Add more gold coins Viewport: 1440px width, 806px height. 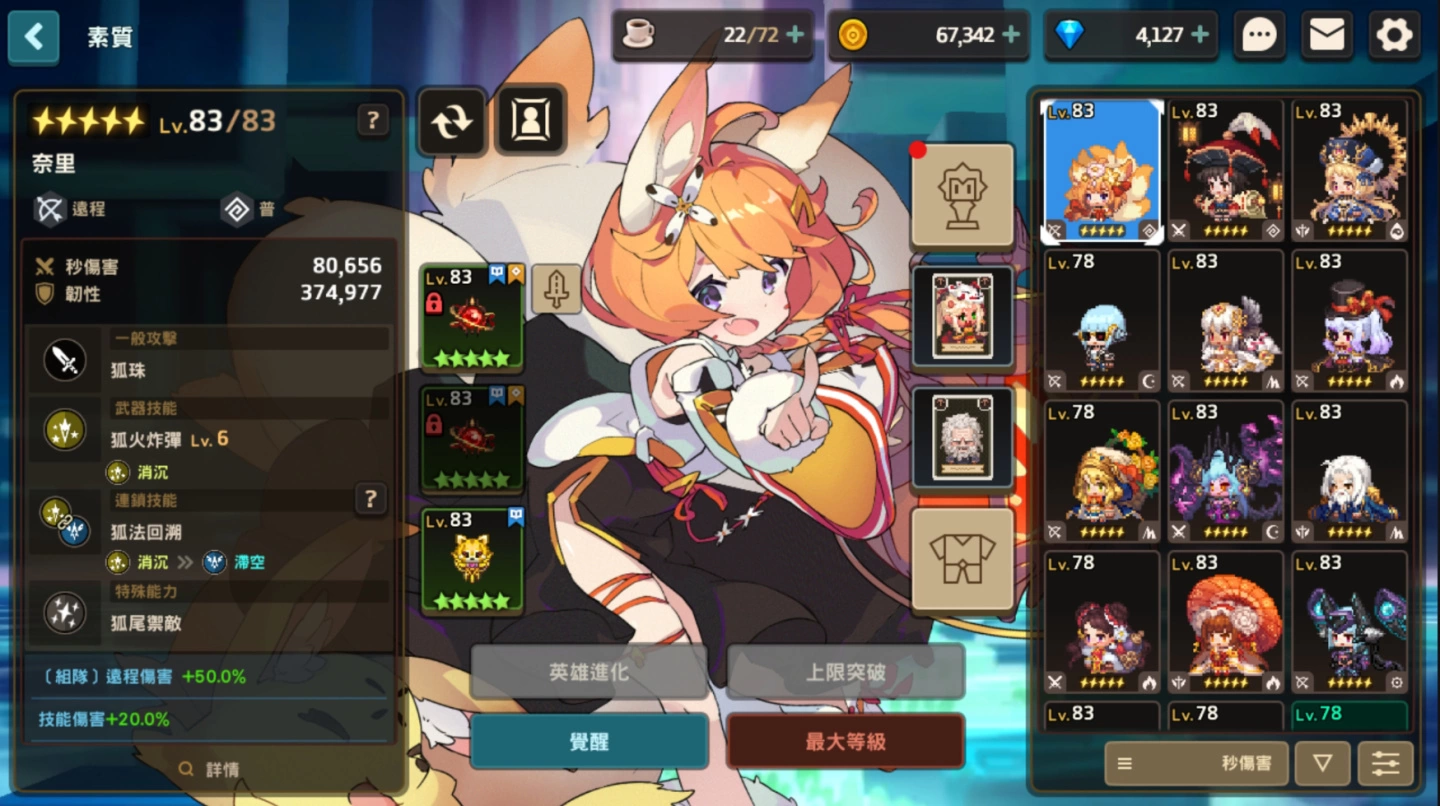[x=1011, y=36]
